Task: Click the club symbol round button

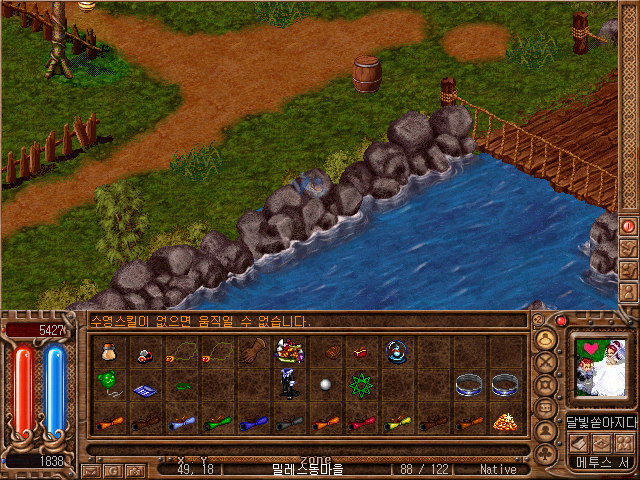Action: (546, 455)
